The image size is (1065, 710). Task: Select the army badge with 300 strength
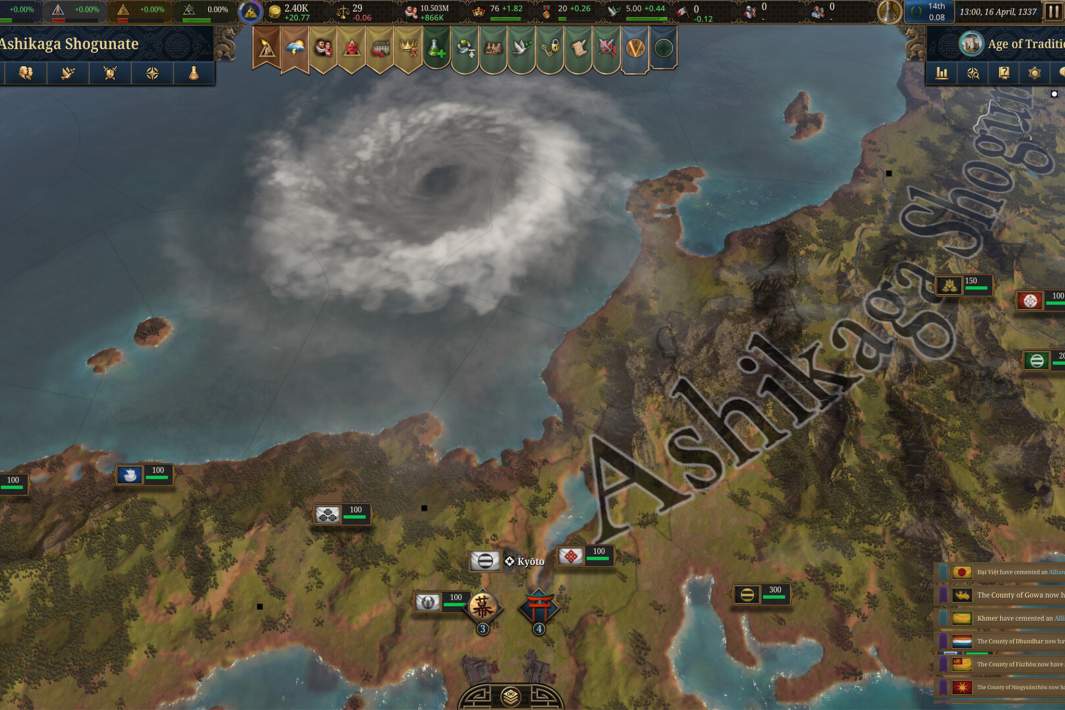tap(761, 595)
